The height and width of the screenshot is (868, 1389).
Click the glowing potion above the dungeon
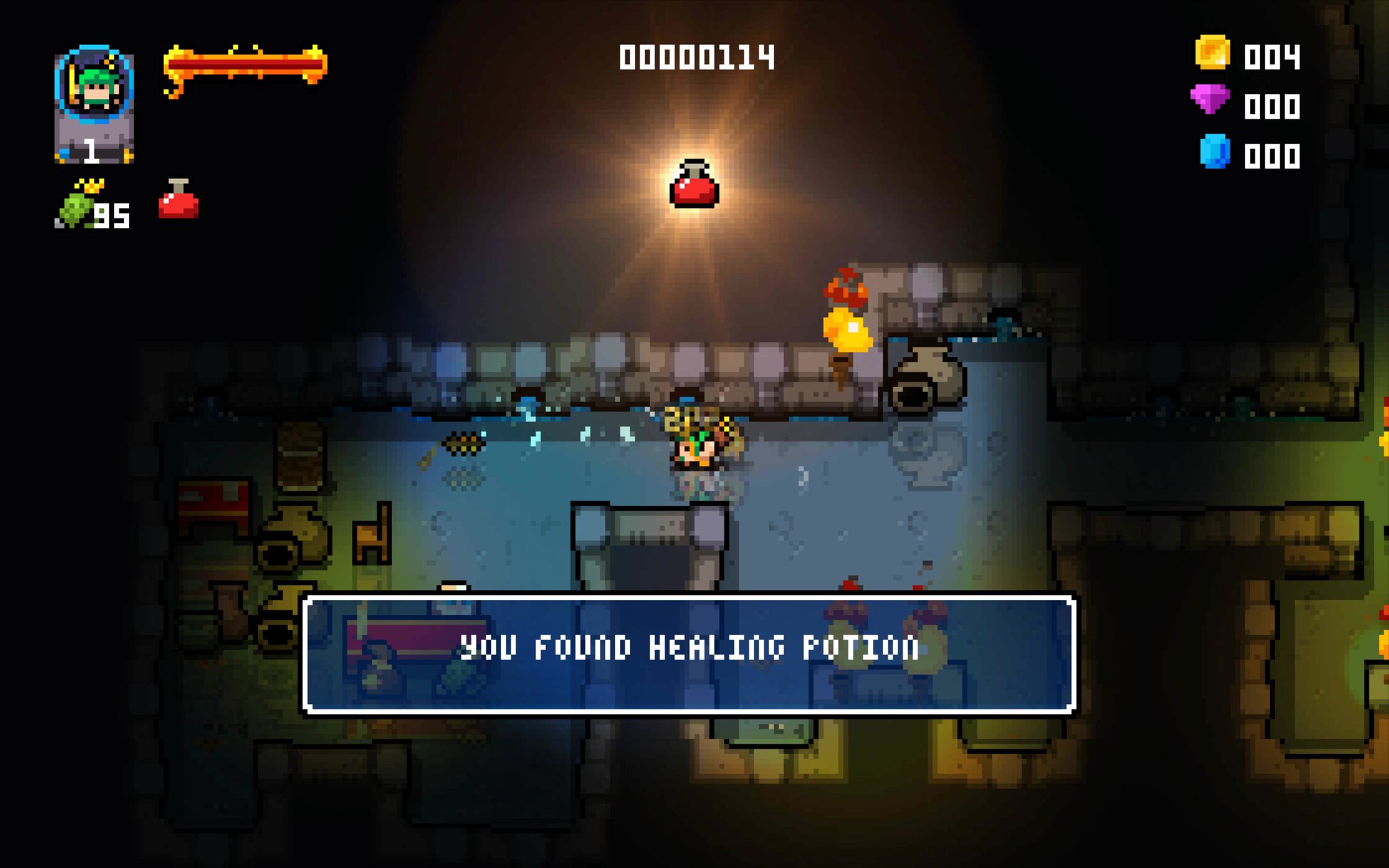tap(693, 184)
